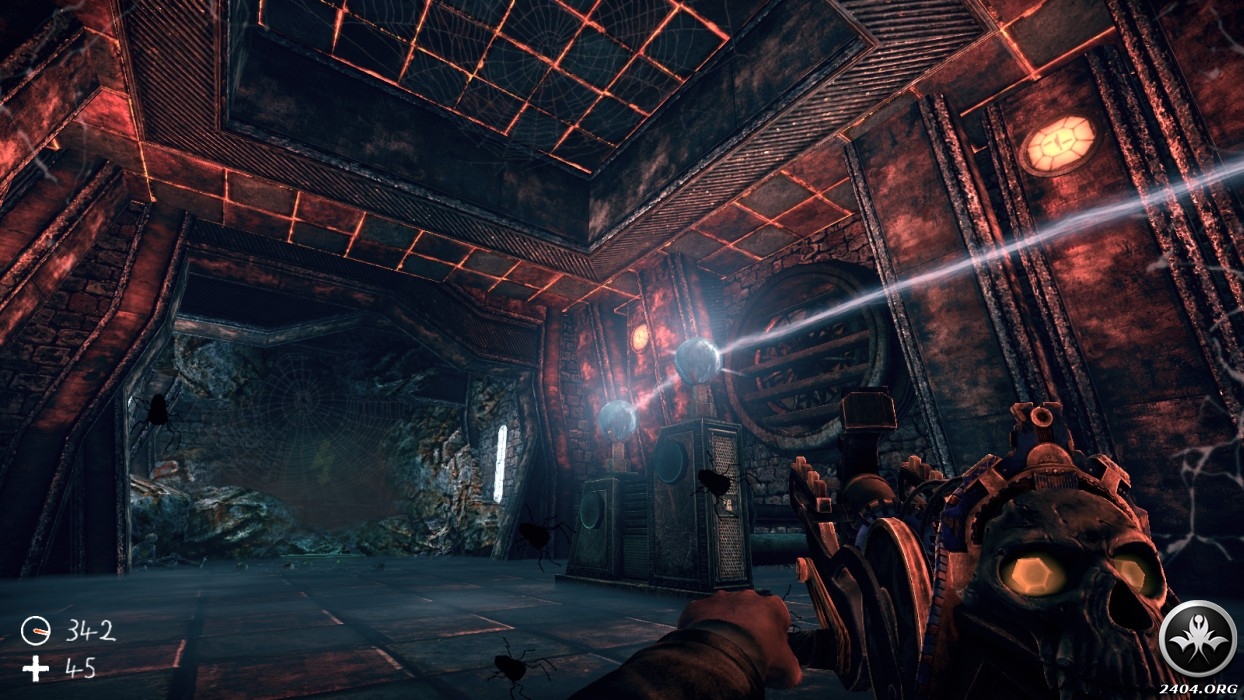Click the round white emblem HUD icon
This screenshot has height=700, width=1244.
click(1197, 638)
